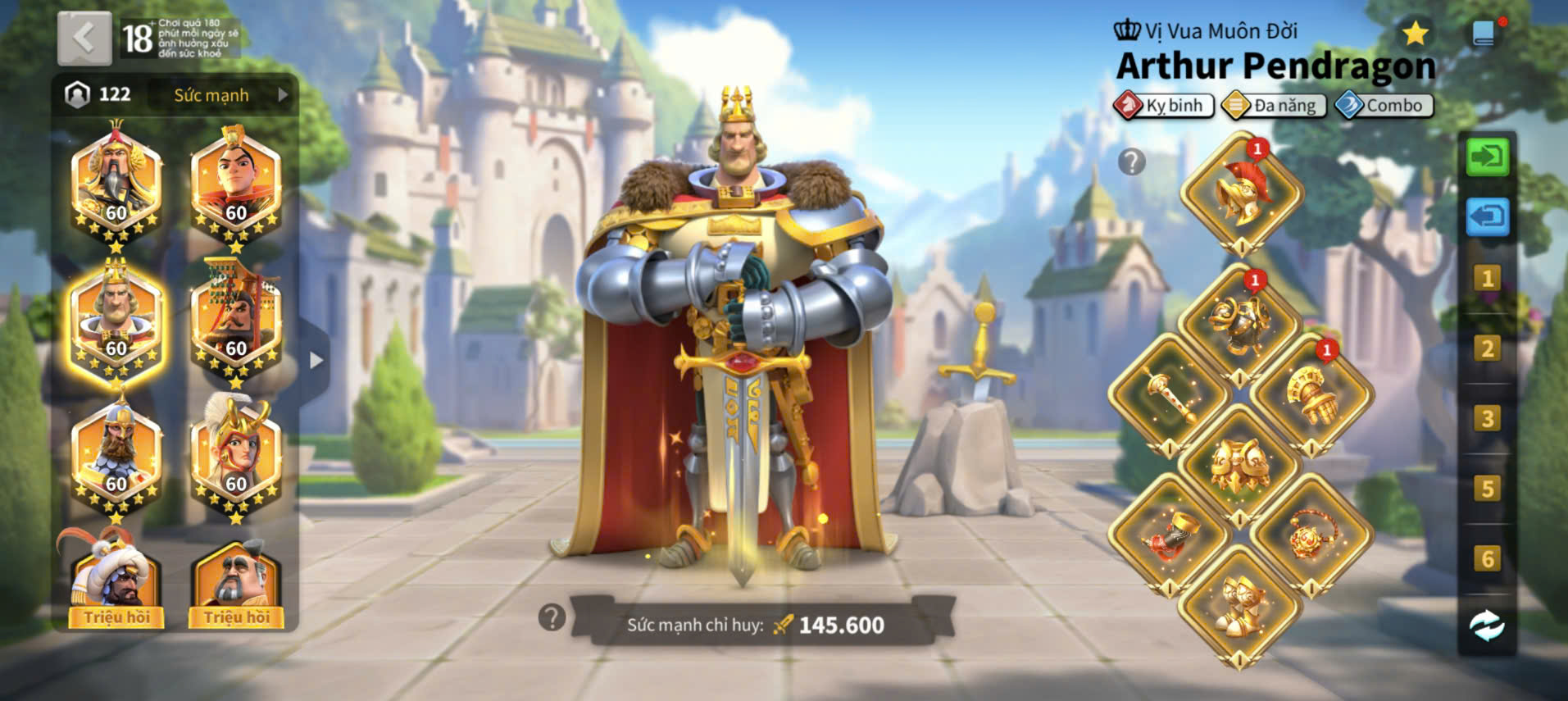Click the commander power help question mark
The height and width of the screenshot is (701, 1568).
pyautogui.click(x=552, y=617)
